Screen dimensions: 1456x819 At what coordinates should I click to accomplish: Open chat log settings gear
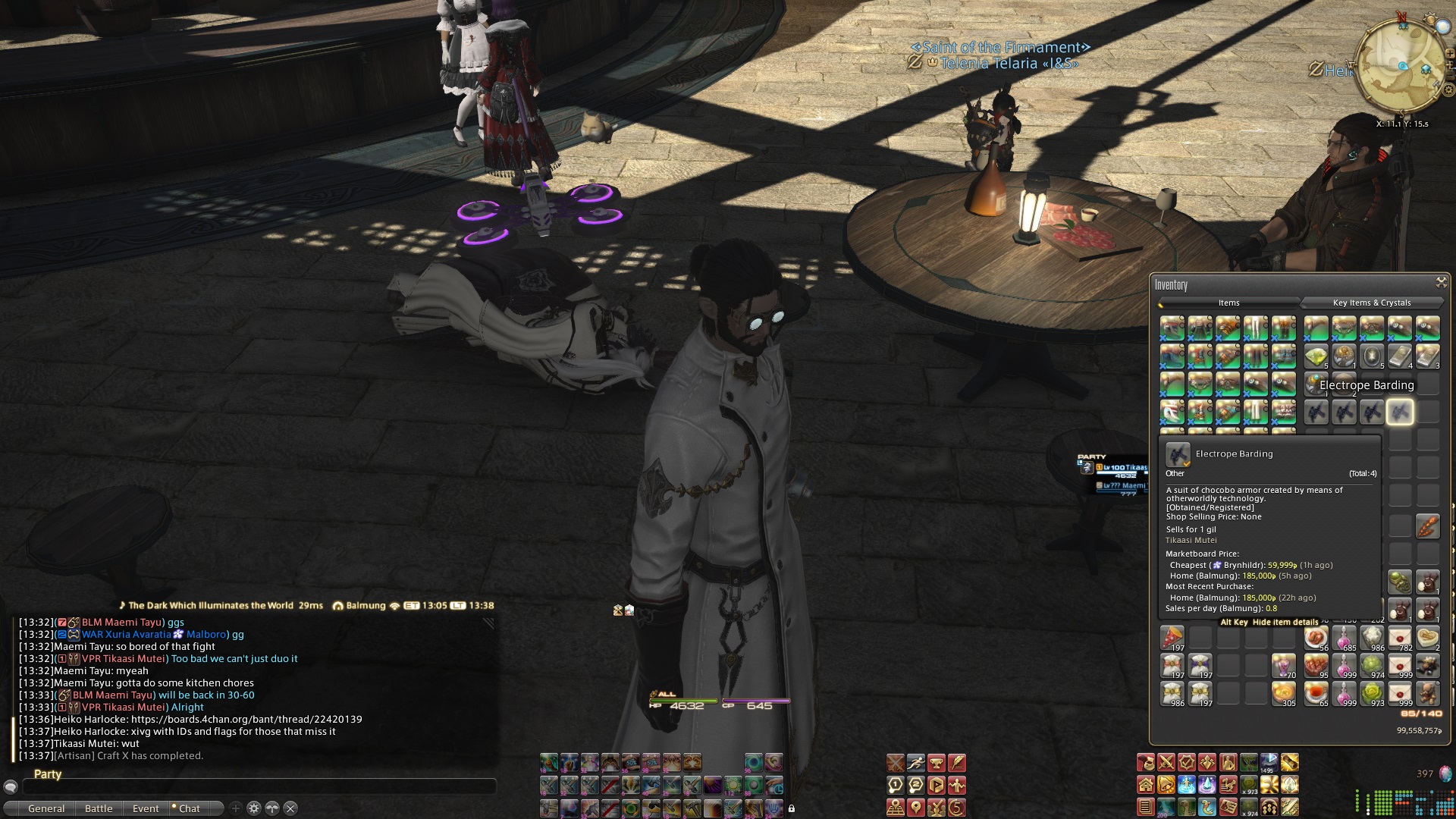tap(254, 808)
